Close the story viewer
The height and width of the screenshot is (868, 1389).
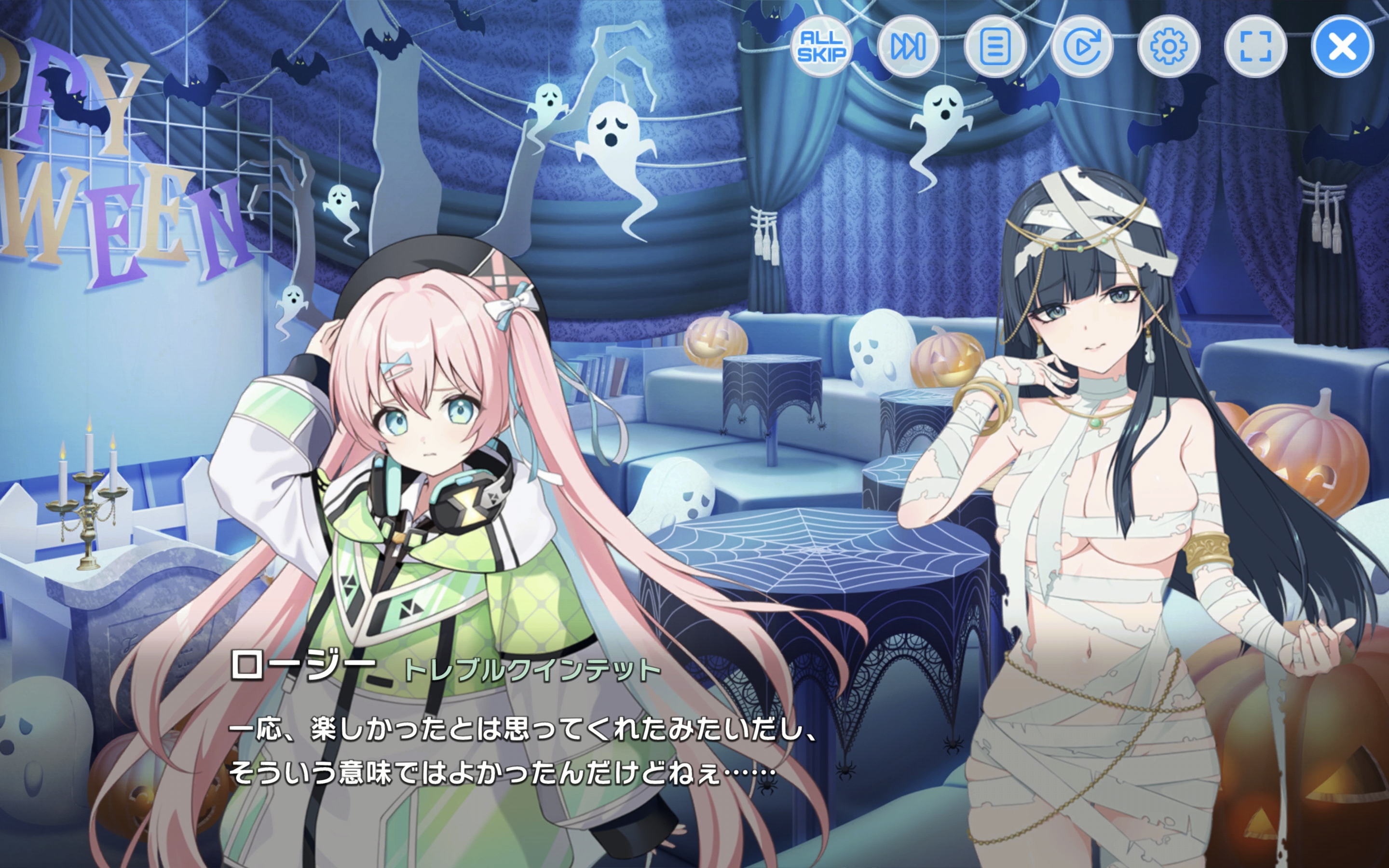[x=1342, y=46]
